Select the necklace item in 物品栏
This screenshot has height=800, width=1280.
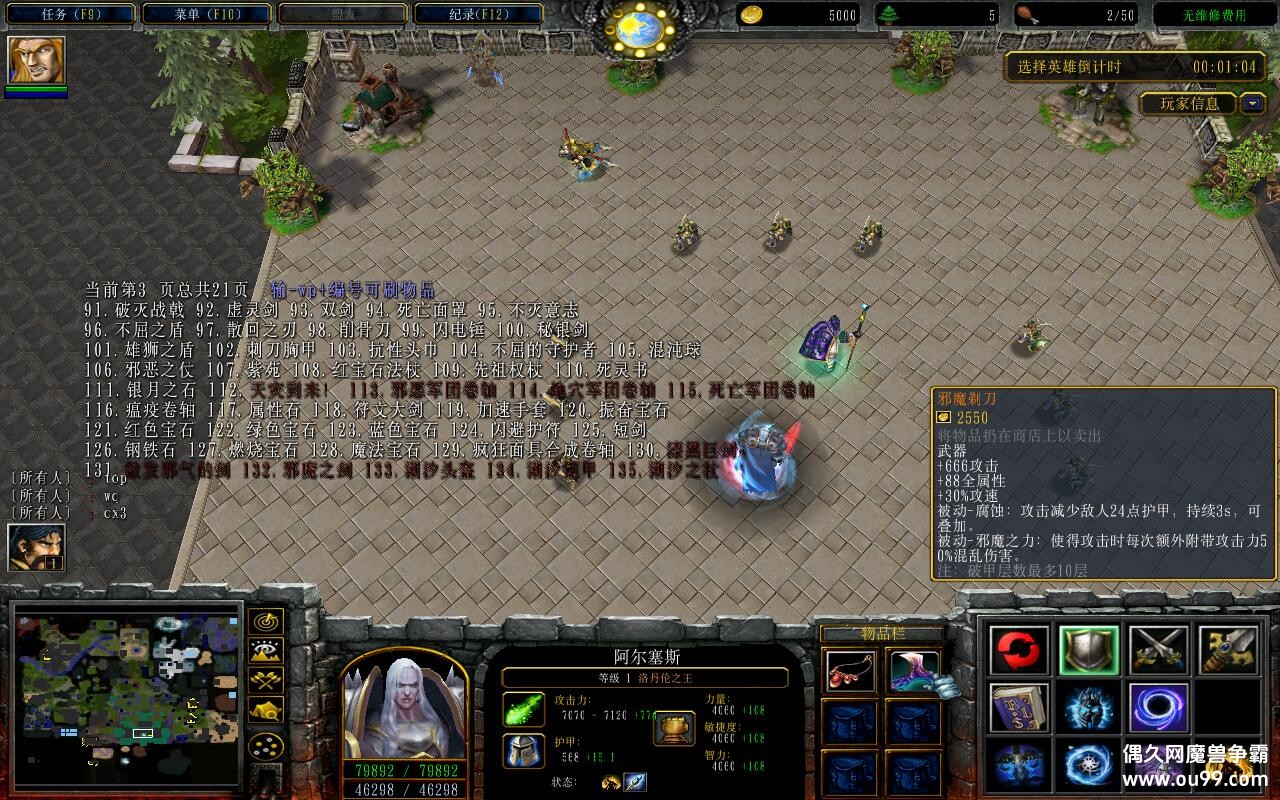(849, 672)
